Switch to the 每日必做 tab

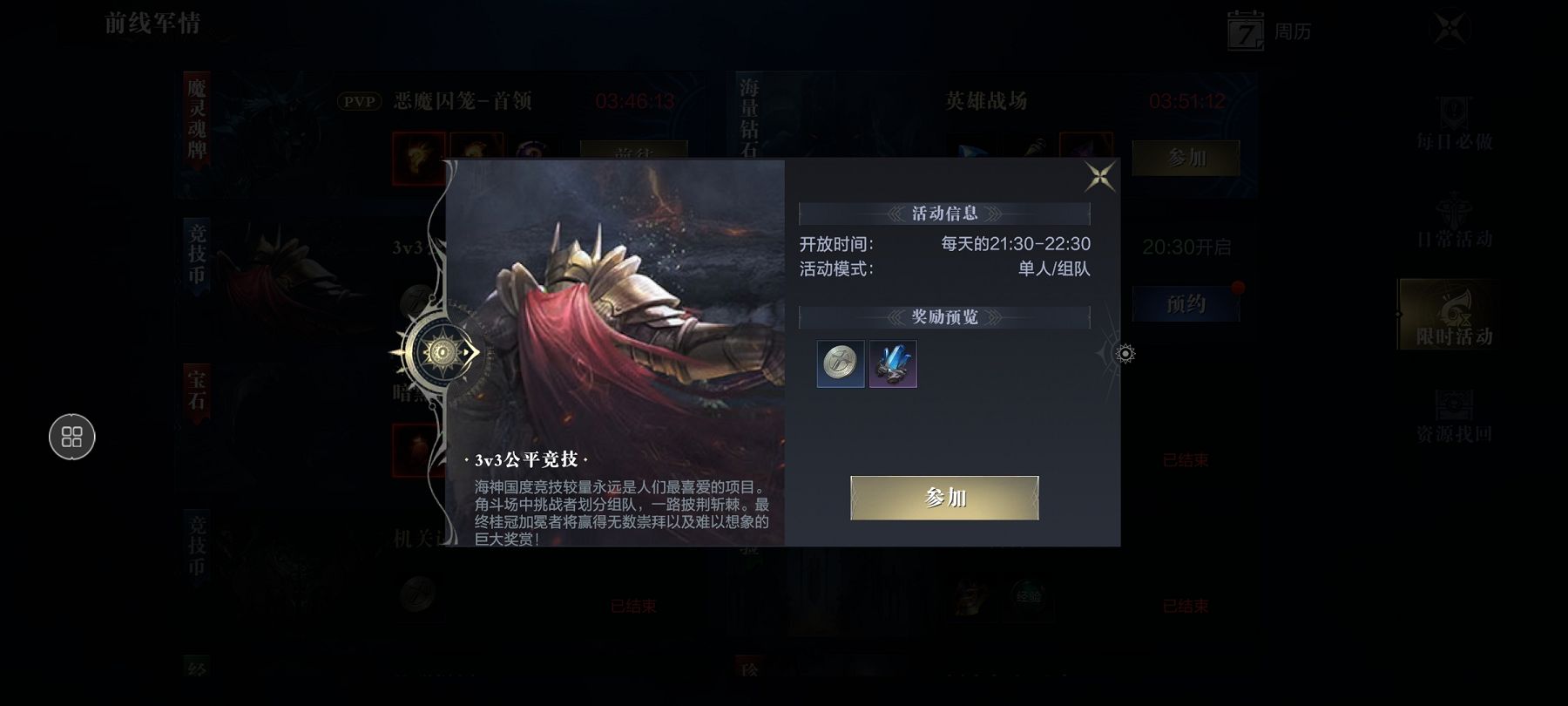coord(1453,122)
